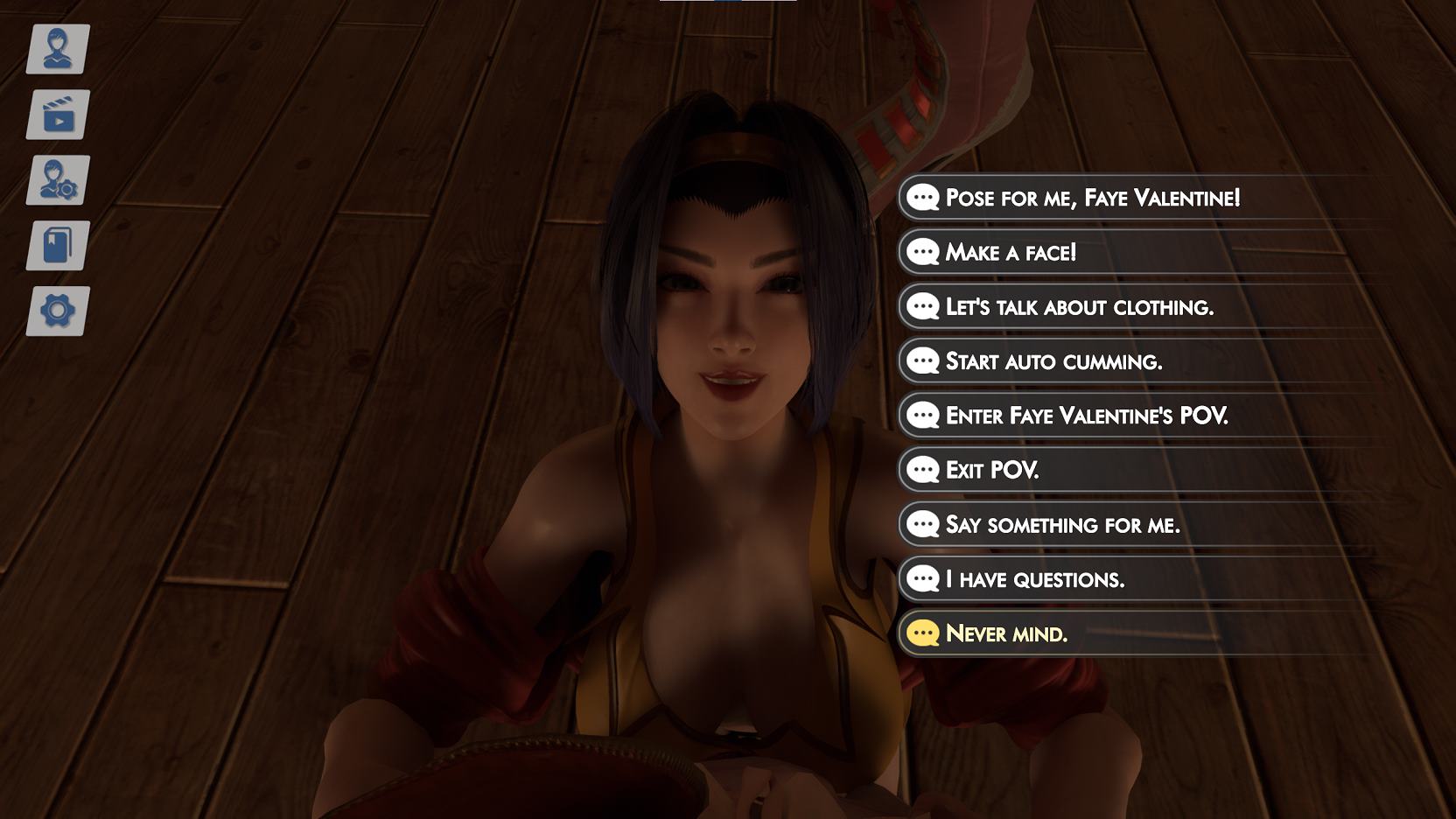Open the character customization gear icon
This screenshot has width=1456, height=819.
[x=58, y=180]
